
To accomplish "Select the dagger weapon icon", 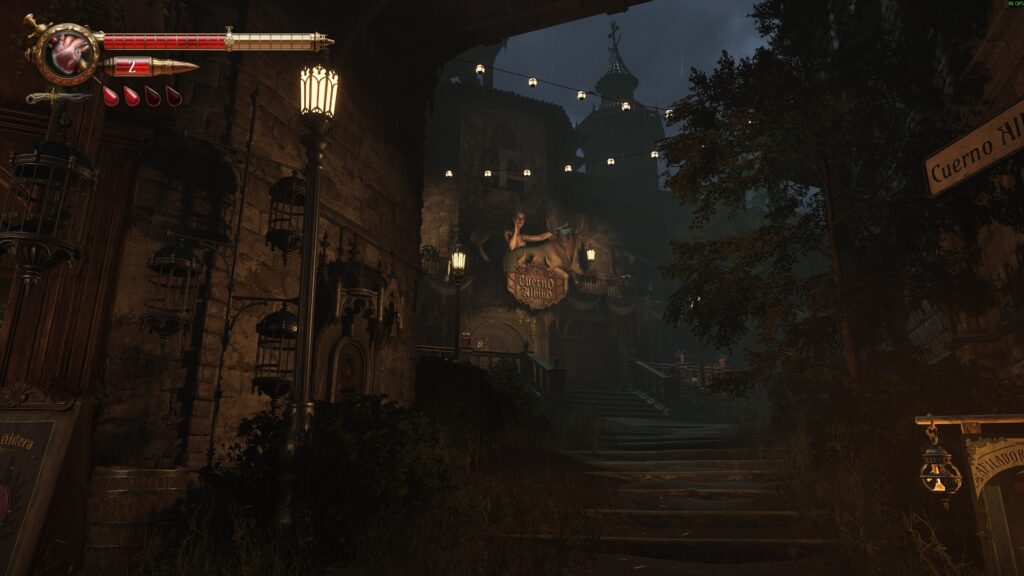I will pyautogui.click(x=58, y=97).
